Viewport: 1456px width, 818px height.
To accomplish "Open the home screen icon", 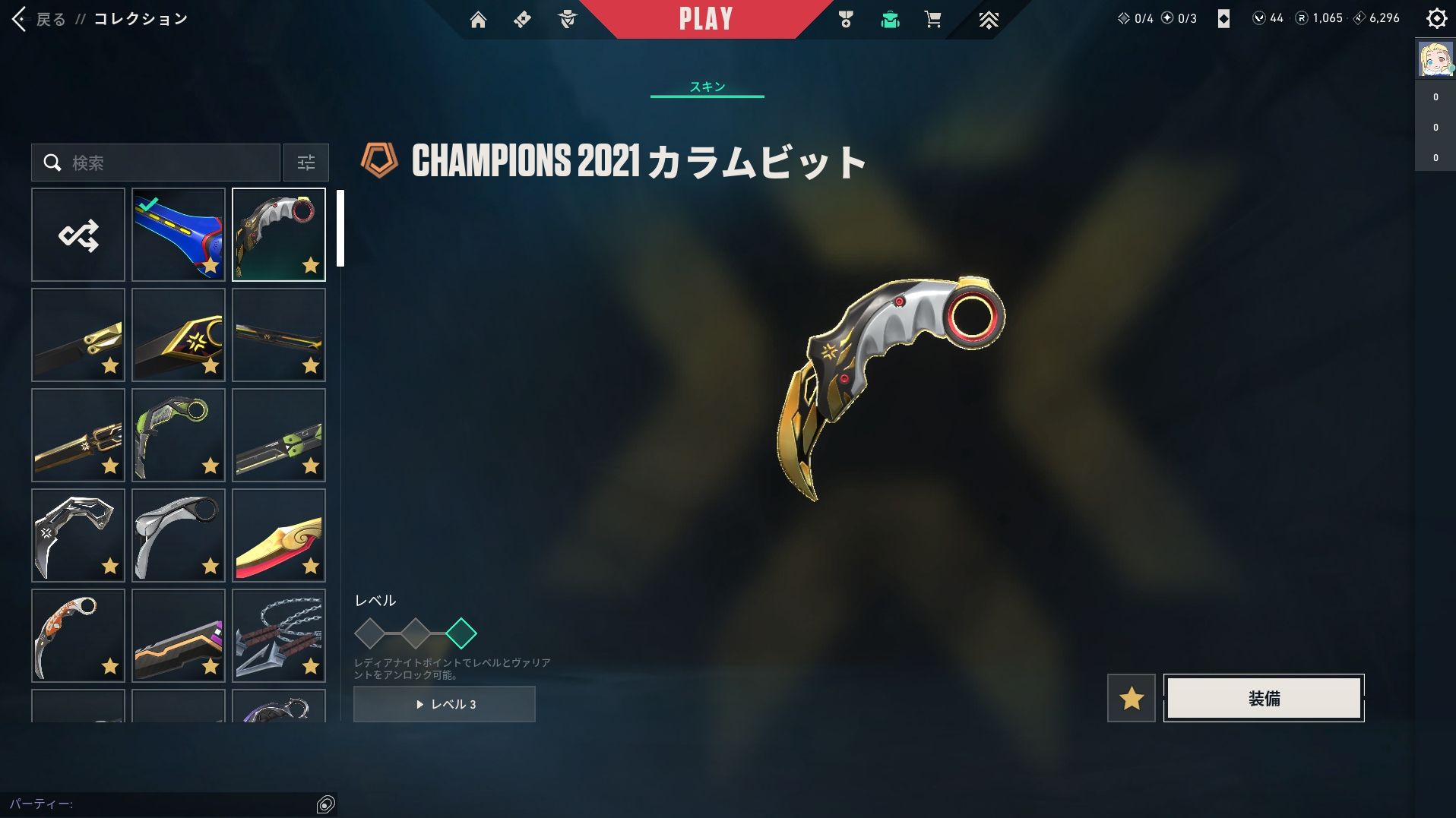I will 478,20.
